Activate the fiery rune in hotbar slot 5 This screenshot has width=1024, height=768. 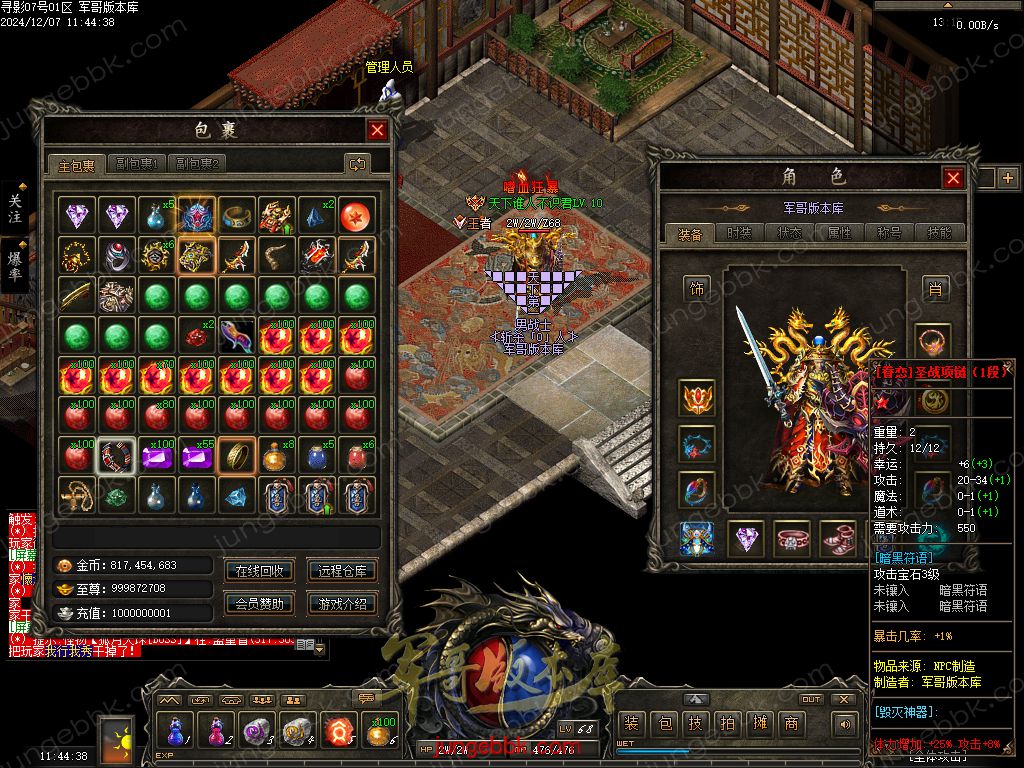(x=338, y=731)
